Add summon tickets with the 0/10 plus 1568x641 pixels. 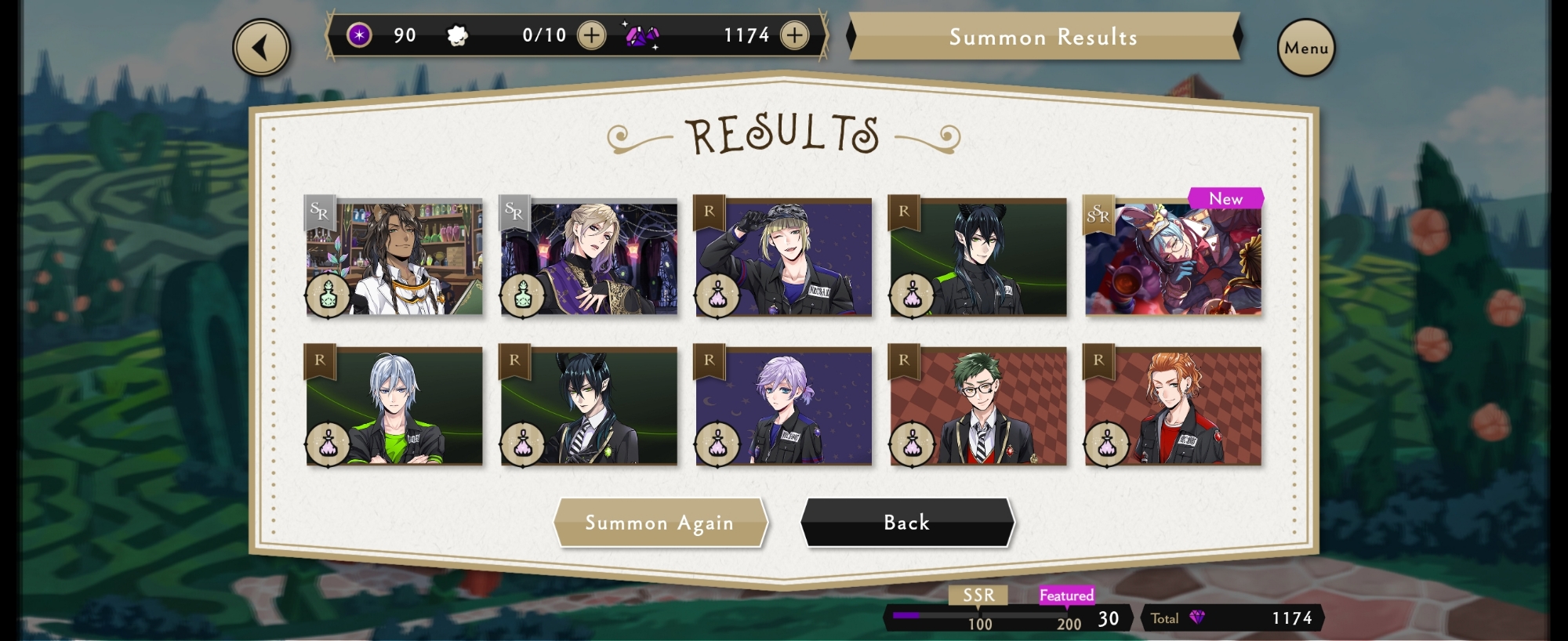click(591, 35)
